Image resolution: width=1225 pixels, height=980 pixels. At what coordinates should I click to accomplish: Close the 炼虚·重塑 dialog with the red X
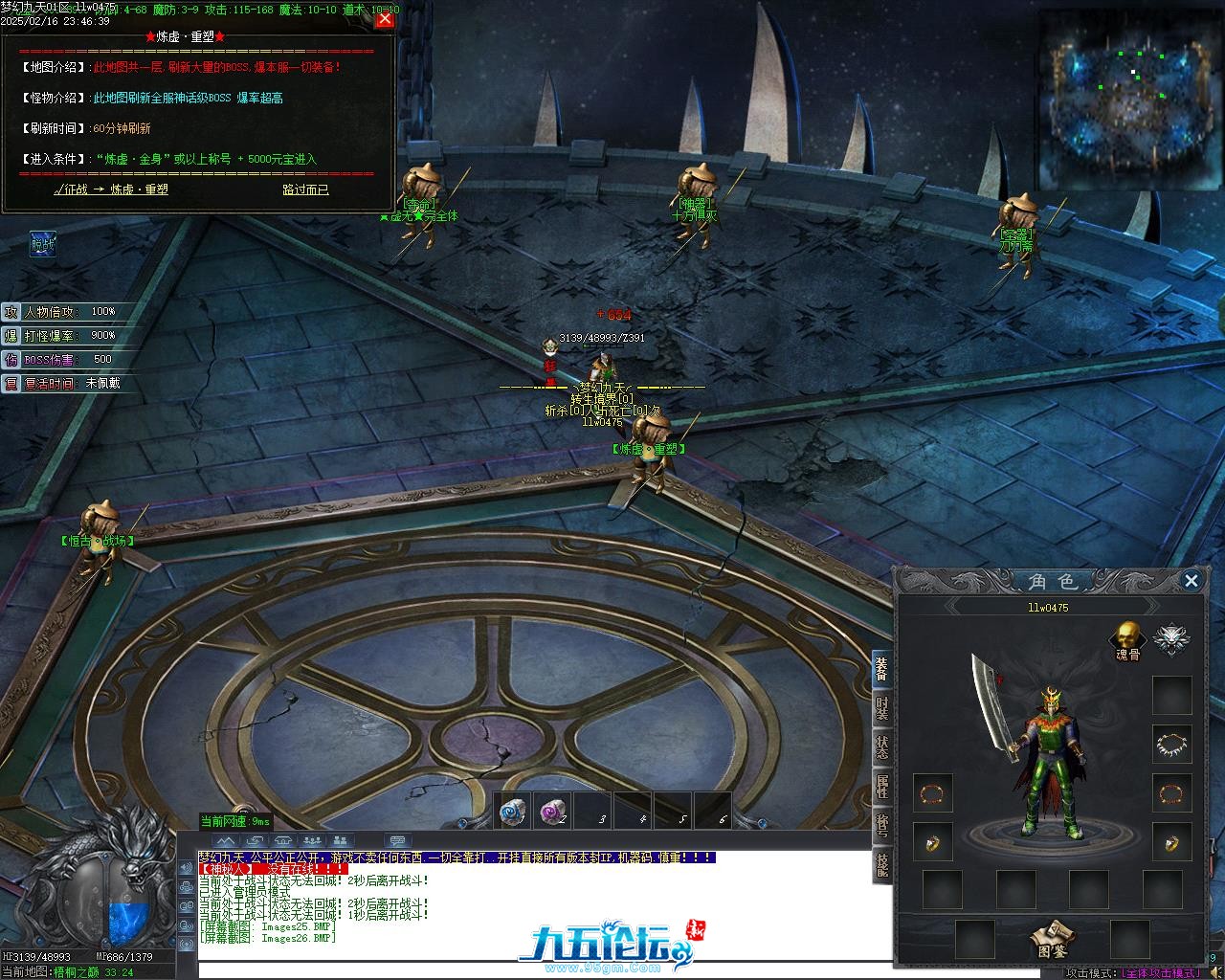point(385,18)
